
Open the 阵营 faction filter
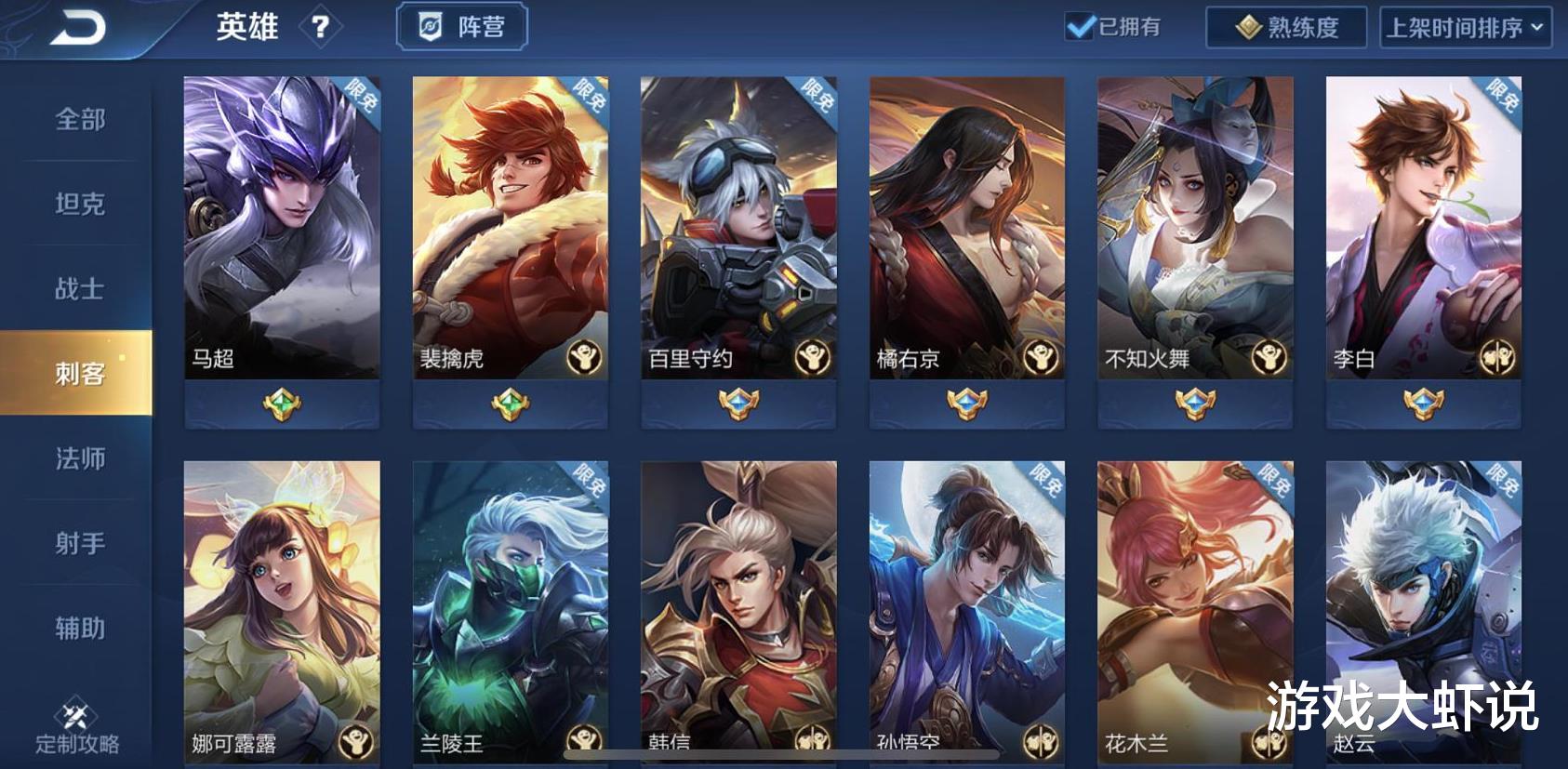[x=464, y=27]
